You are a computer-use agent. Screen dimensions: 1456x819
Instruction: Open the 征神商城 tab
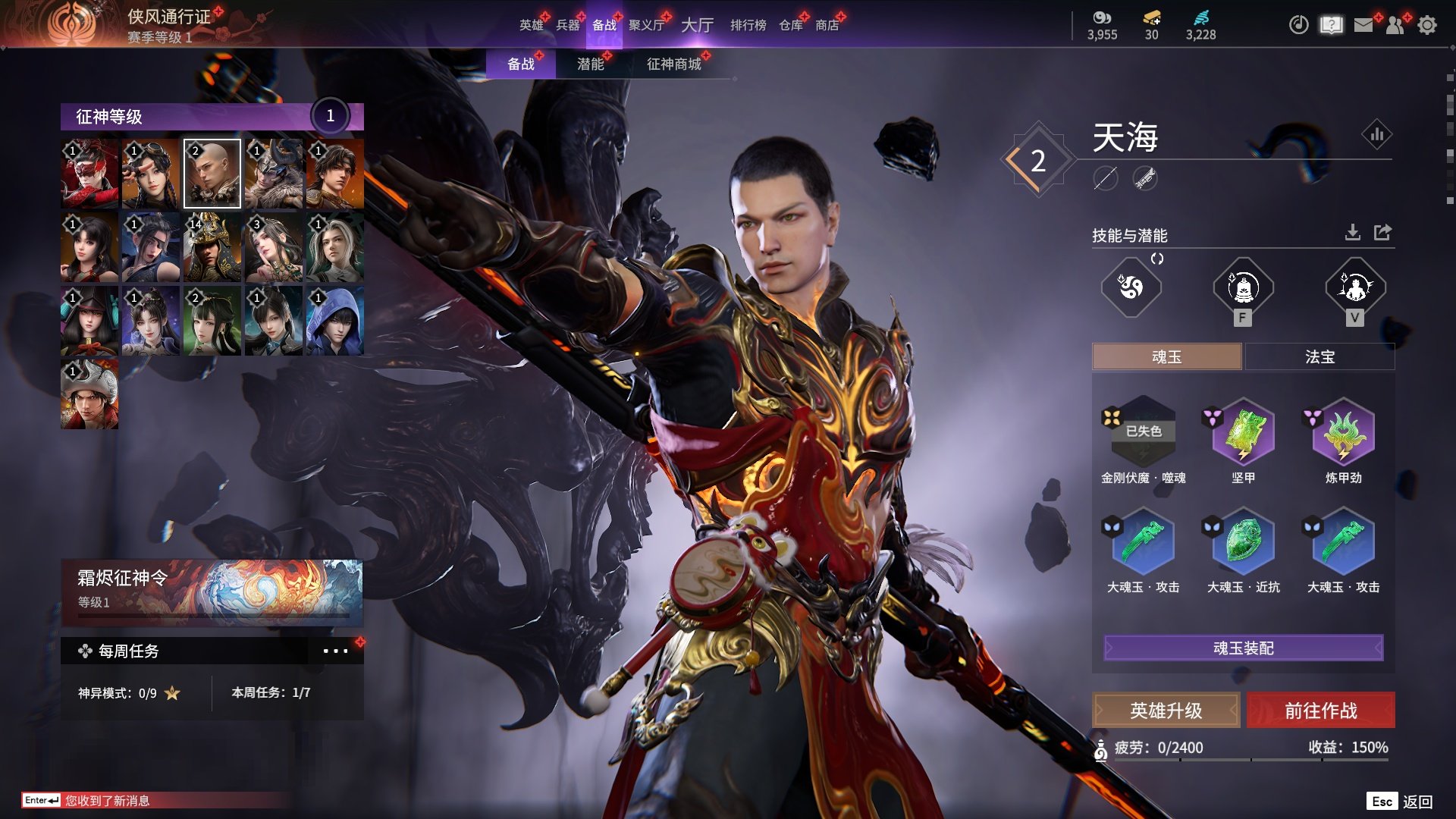[x=673, y=64]
